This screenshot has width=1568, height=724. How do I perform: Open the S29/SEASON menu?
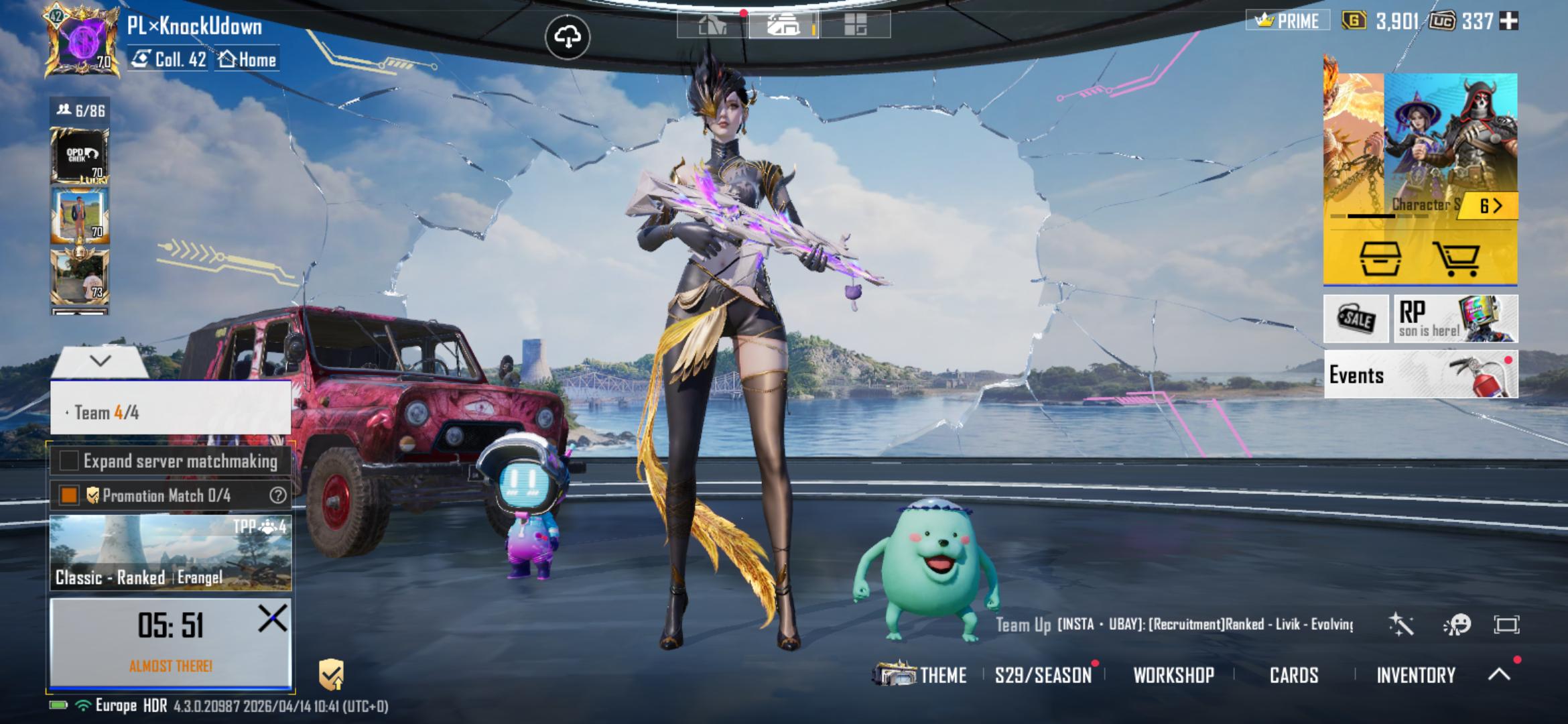coord(1043,675)
